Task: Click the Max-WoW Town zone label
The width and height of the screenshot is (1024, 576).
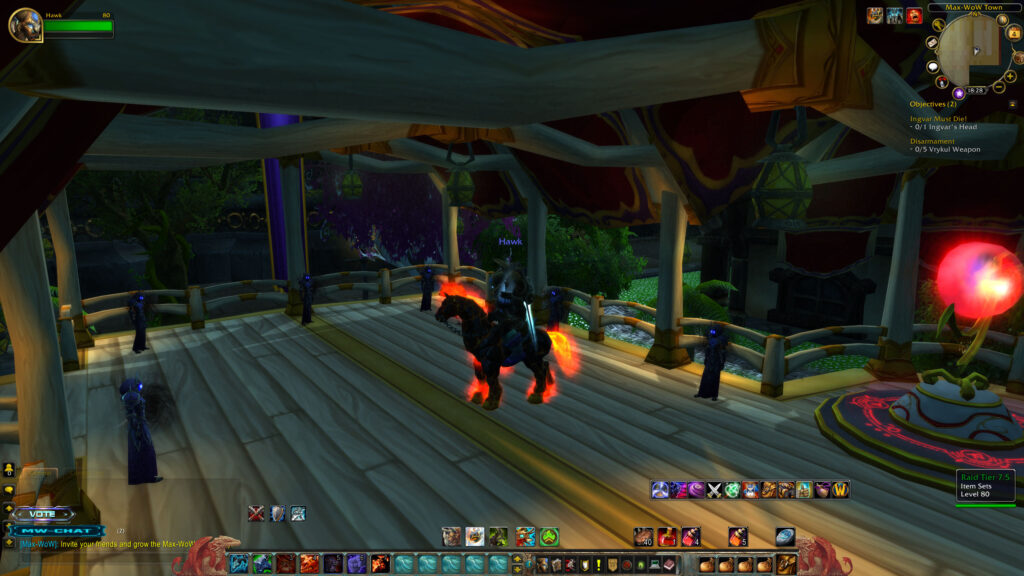Action: pos(966,7)
